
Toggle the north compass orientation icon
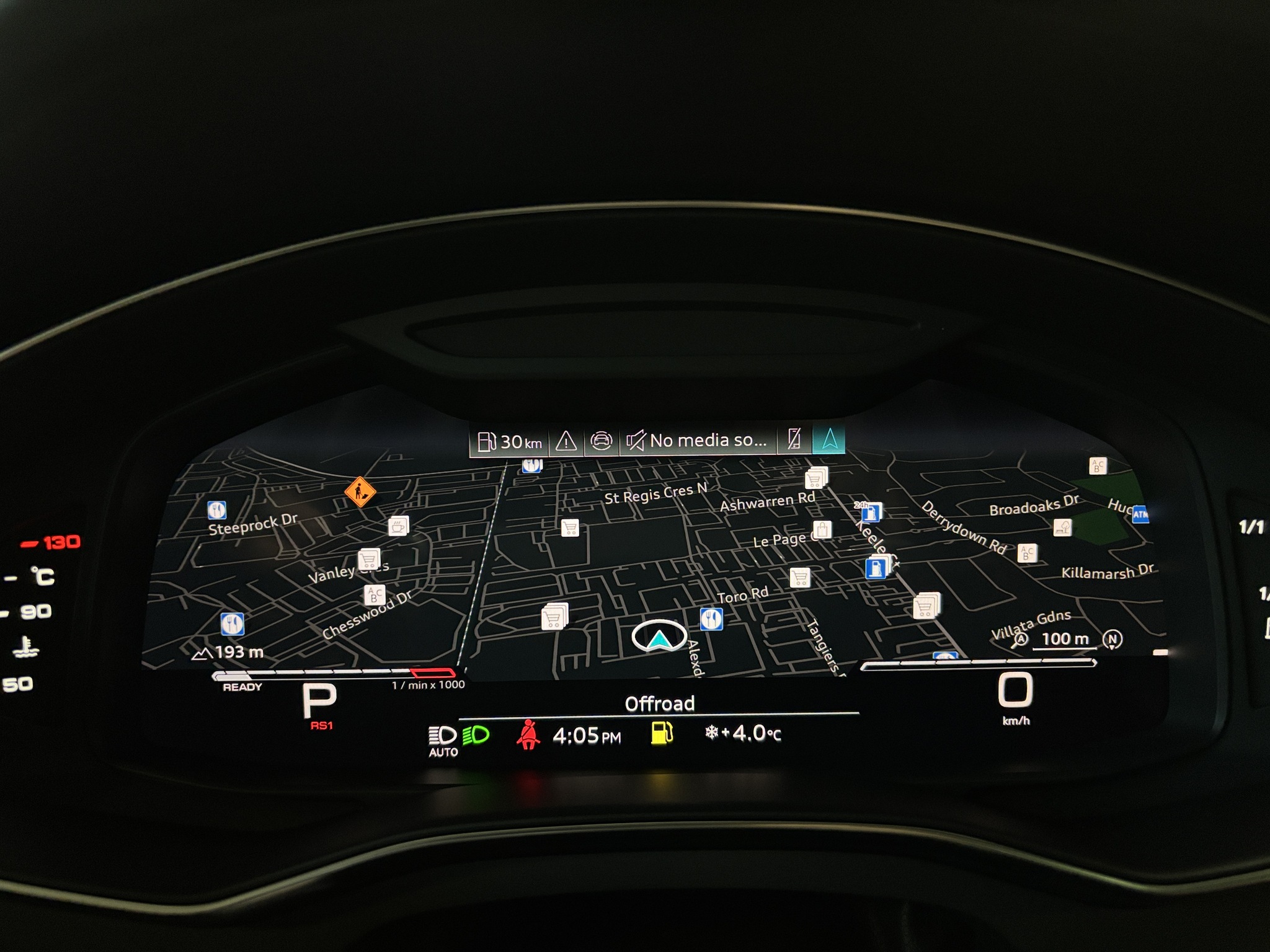[1111, 640]
